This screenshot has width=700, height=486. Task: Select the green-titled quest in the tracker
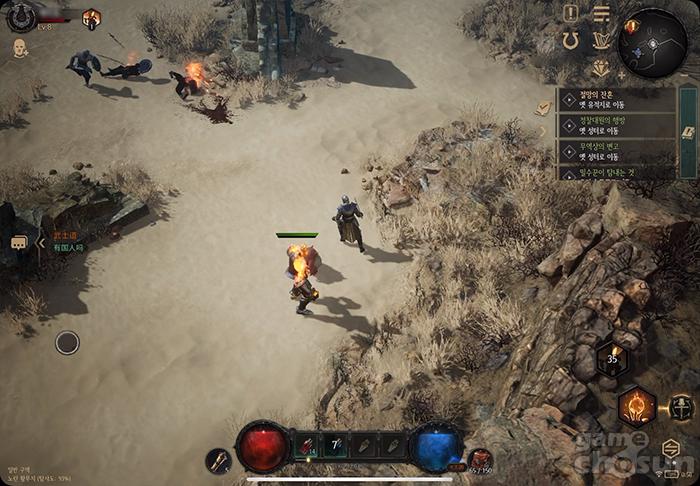coord(611,127)
